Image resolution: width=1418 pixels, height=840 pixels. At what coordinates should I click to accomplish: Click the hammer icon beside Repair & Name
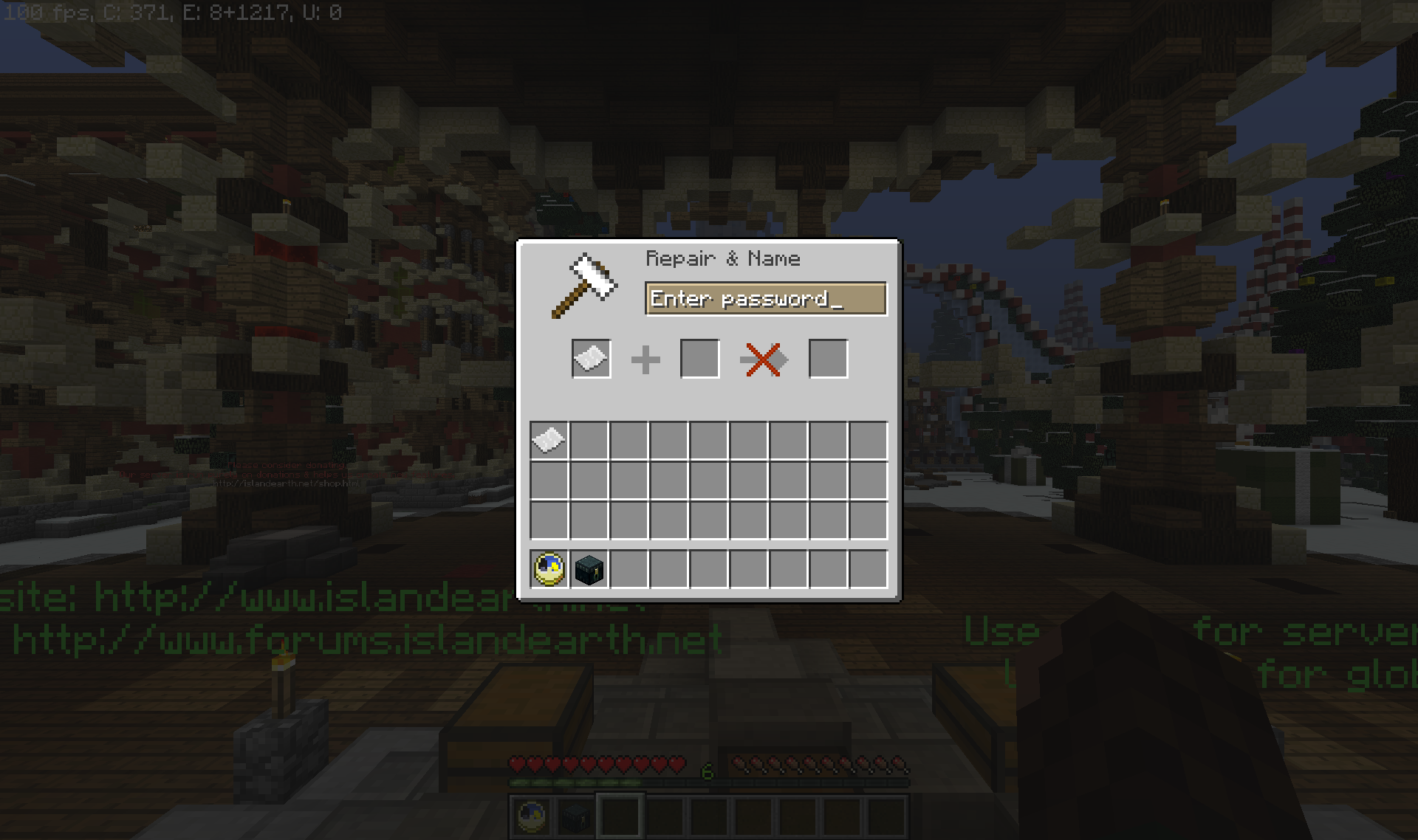click(x=583, y=284)
